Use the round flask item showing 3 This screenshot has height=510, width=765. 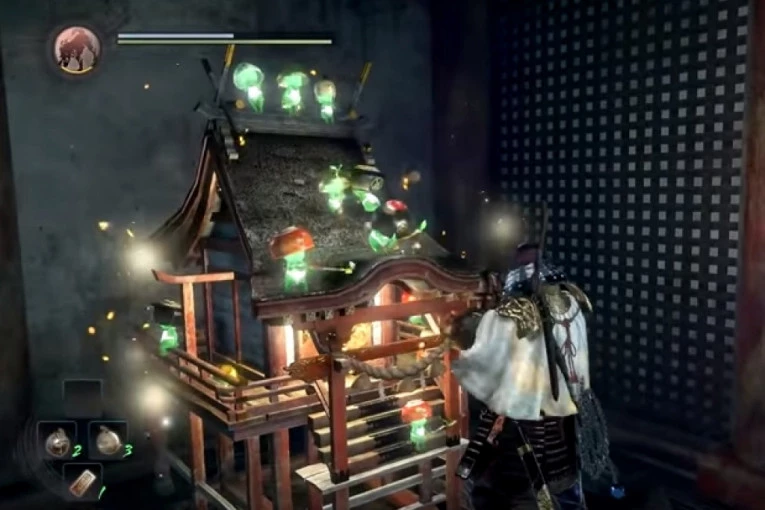coord(107,439)
